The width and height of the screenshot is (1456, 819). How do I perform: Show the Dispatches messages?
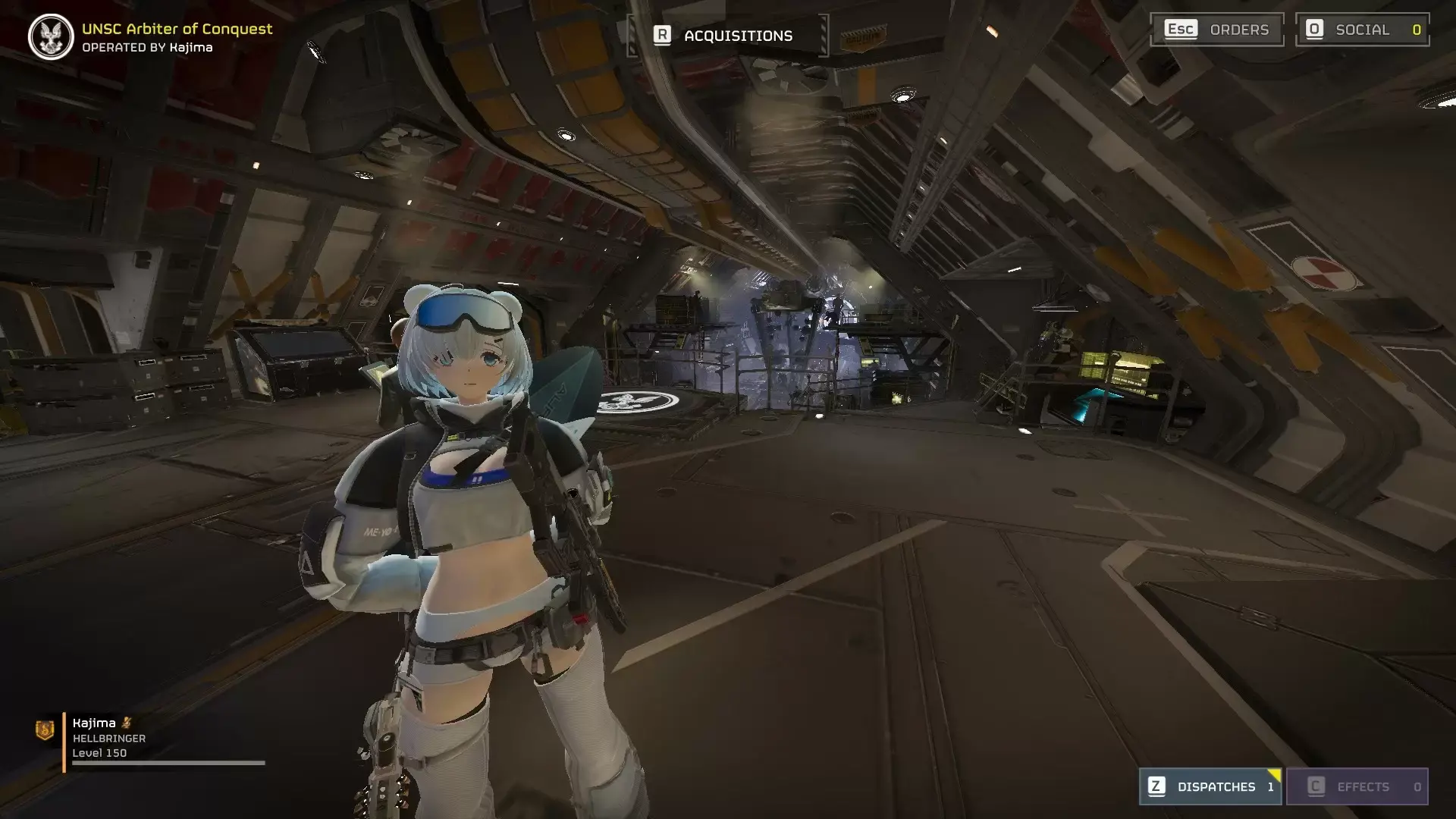(1210, 786)
